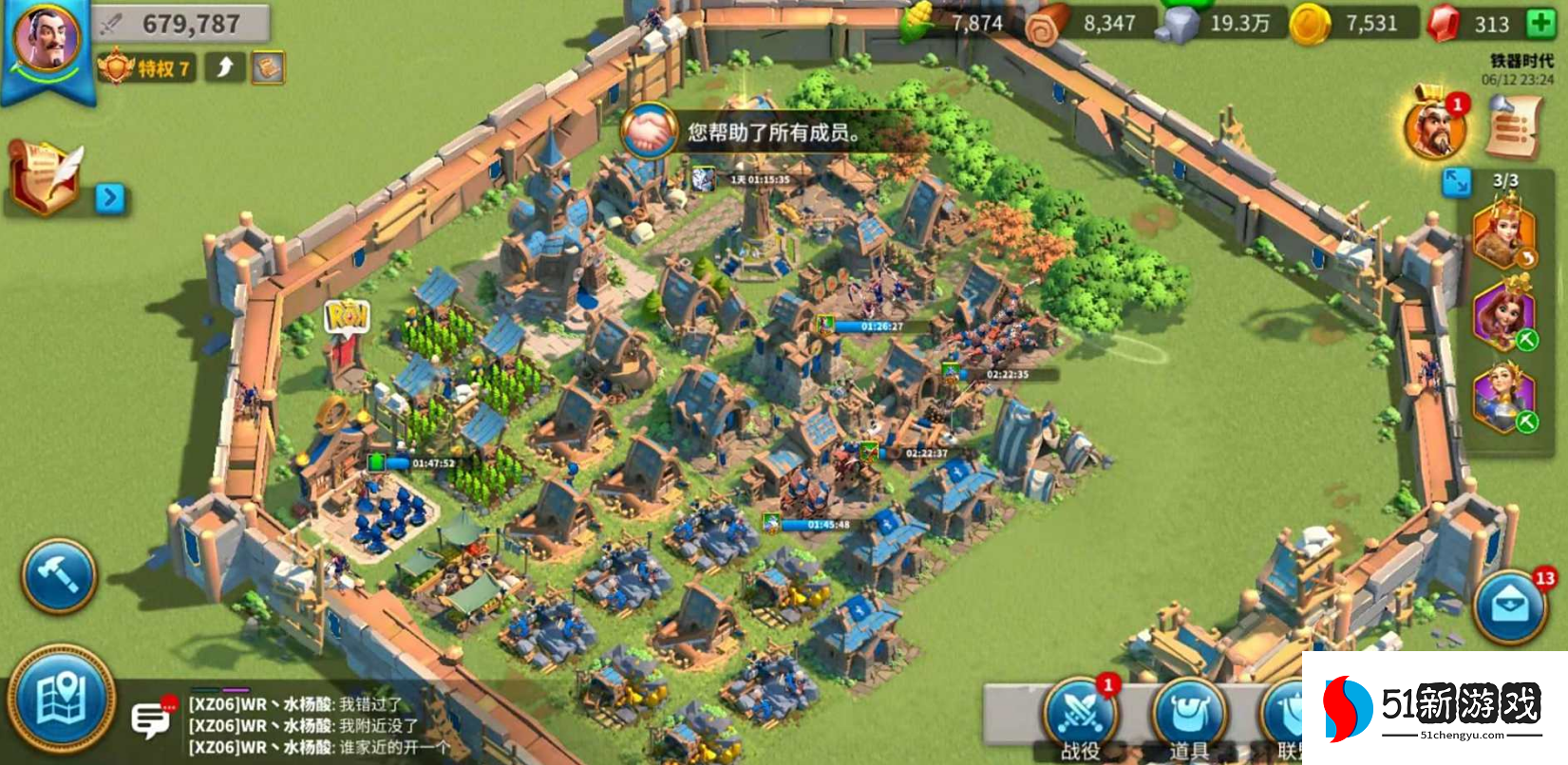Expand the blue arrow beside the quest scroll

(110, 197)
